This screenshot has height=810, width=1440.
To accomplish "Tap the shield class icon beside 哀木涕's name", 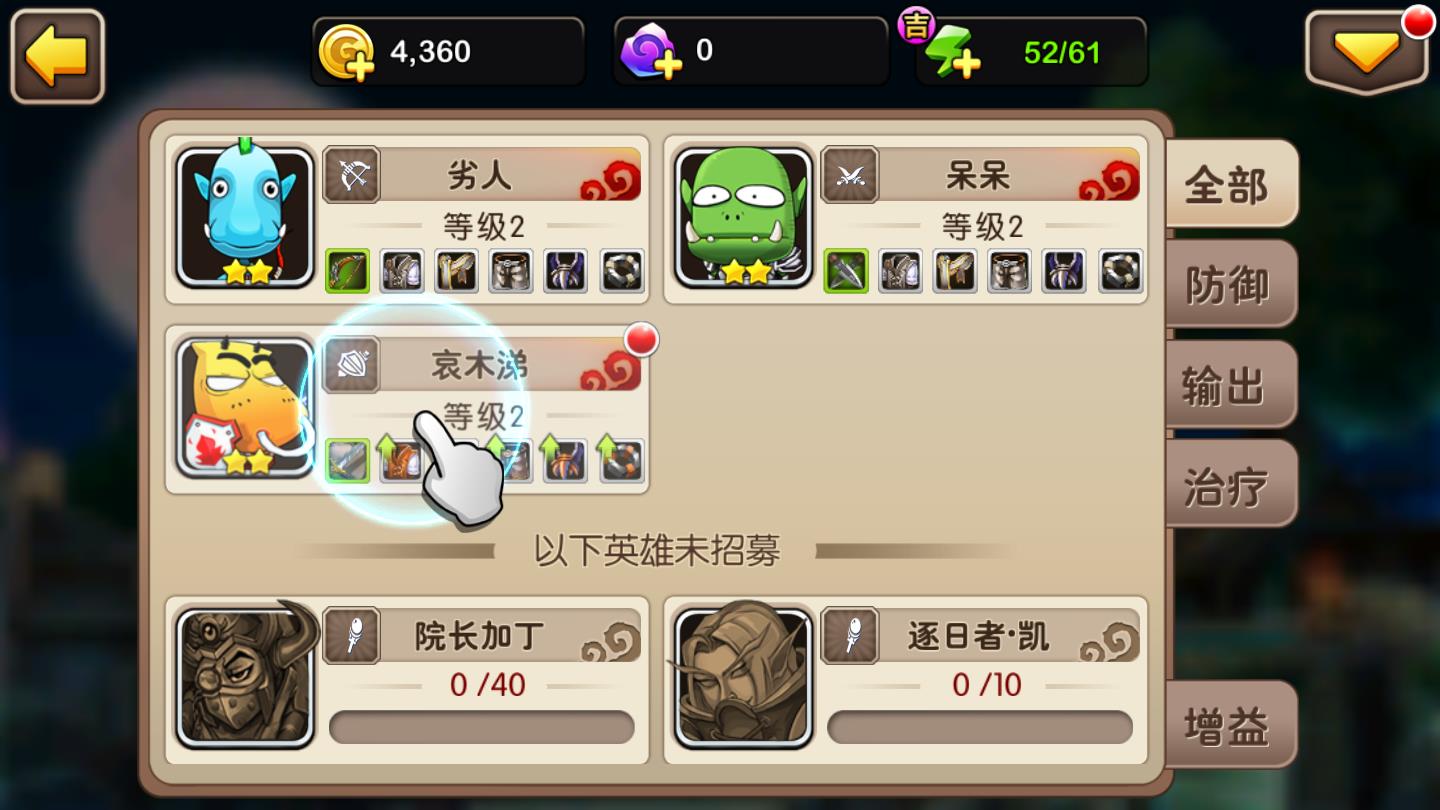I will pyautogui.click(x=352, y=365).
